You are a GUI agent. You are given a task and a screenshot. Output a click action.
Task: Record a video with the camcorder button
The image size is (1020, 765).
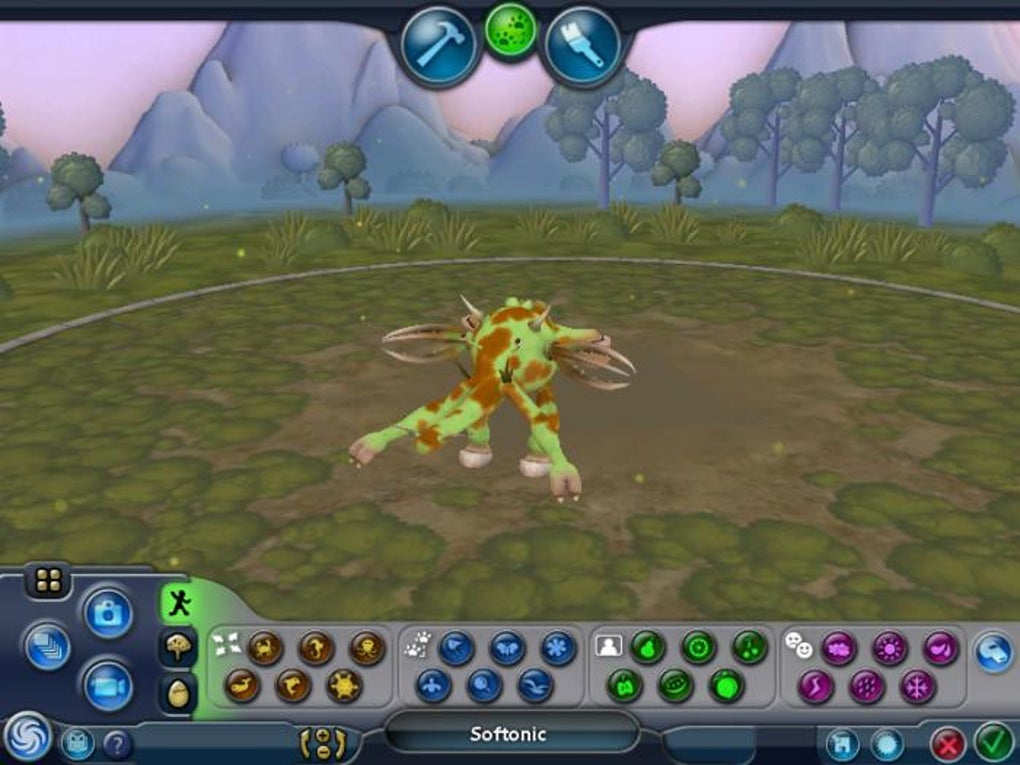click(107, 685)
